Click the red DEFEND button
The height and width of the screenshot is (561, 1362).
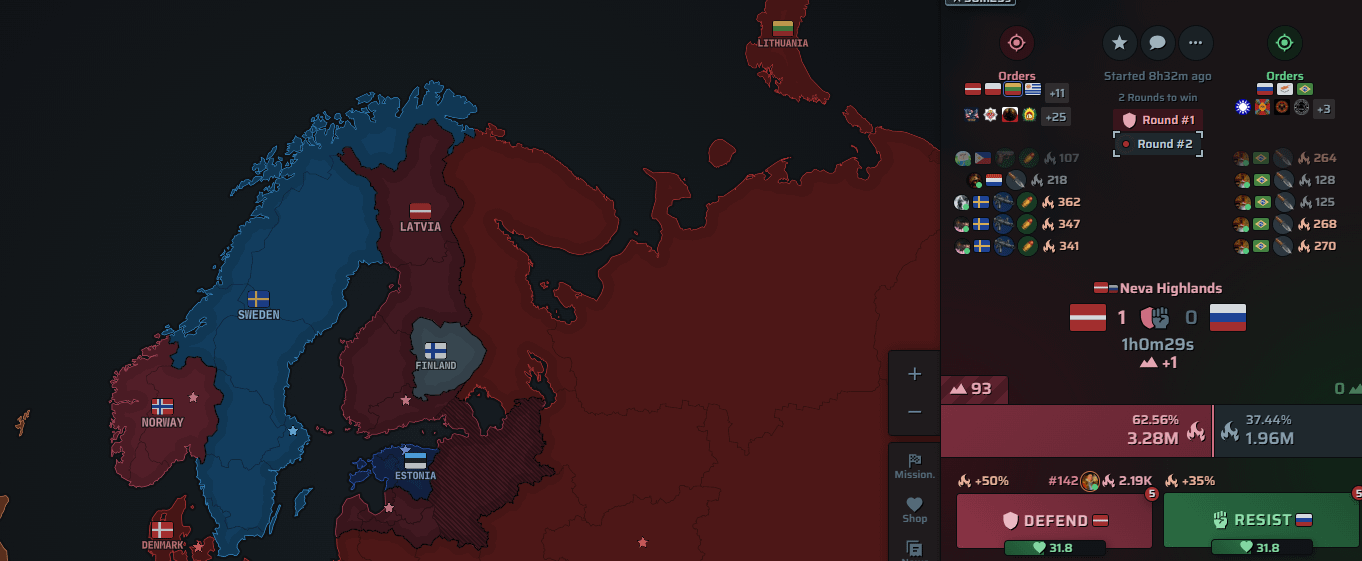(x=1056, y=520)
